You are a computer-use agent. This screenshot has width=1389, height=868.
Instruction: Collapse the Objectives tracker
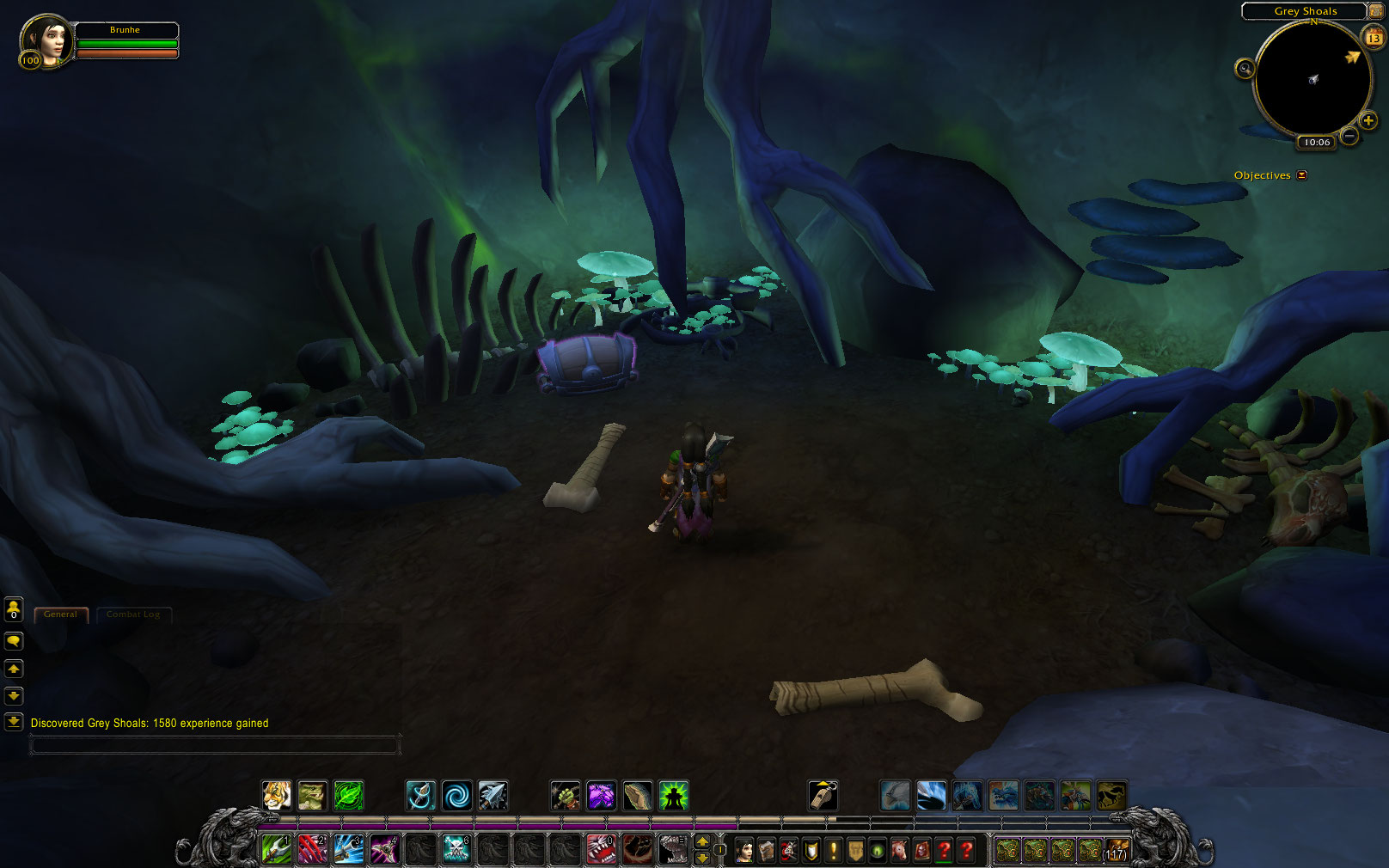pyautogui.click(x=1302, y=175)
